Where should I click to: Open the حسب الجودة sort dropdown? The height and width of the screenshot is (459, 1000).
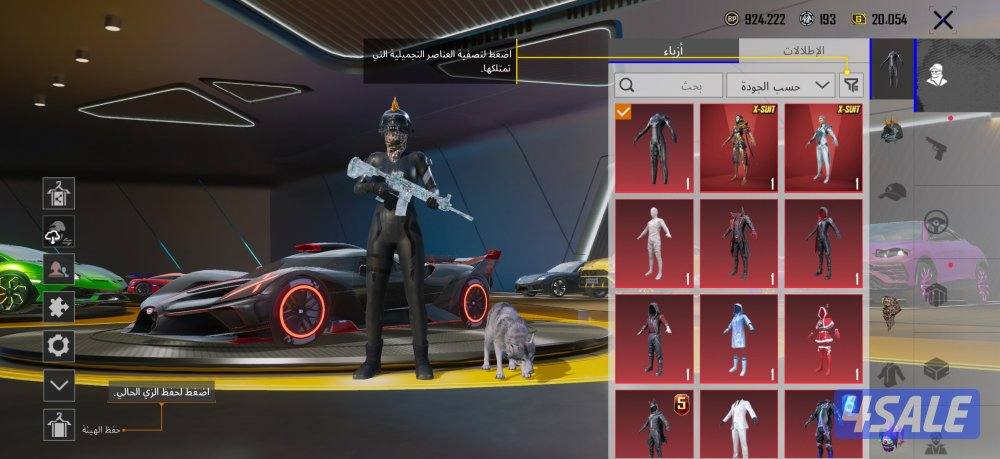(x=781, y=85)
